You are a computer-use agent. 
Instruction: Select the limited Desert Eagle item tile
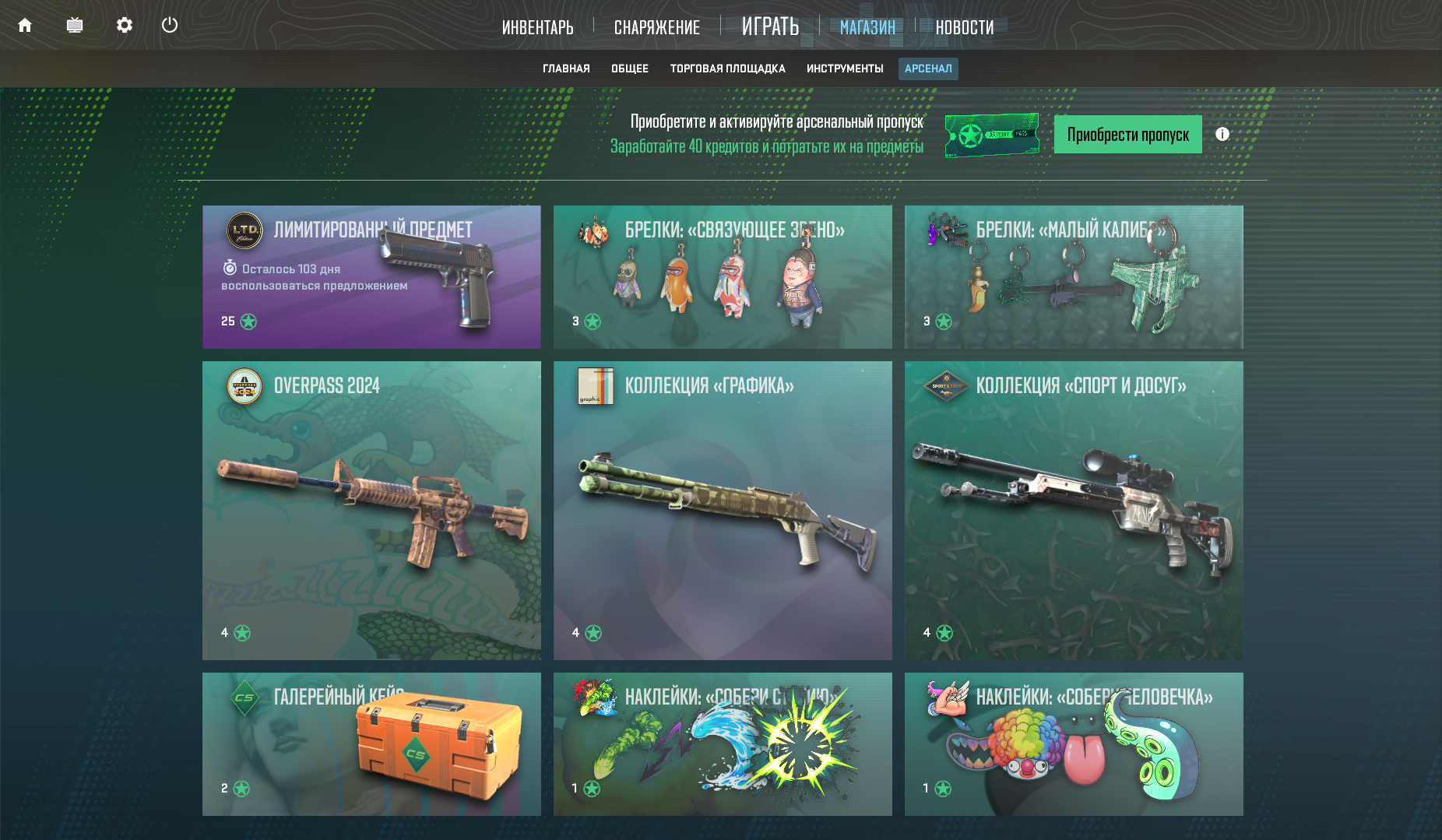371,277
